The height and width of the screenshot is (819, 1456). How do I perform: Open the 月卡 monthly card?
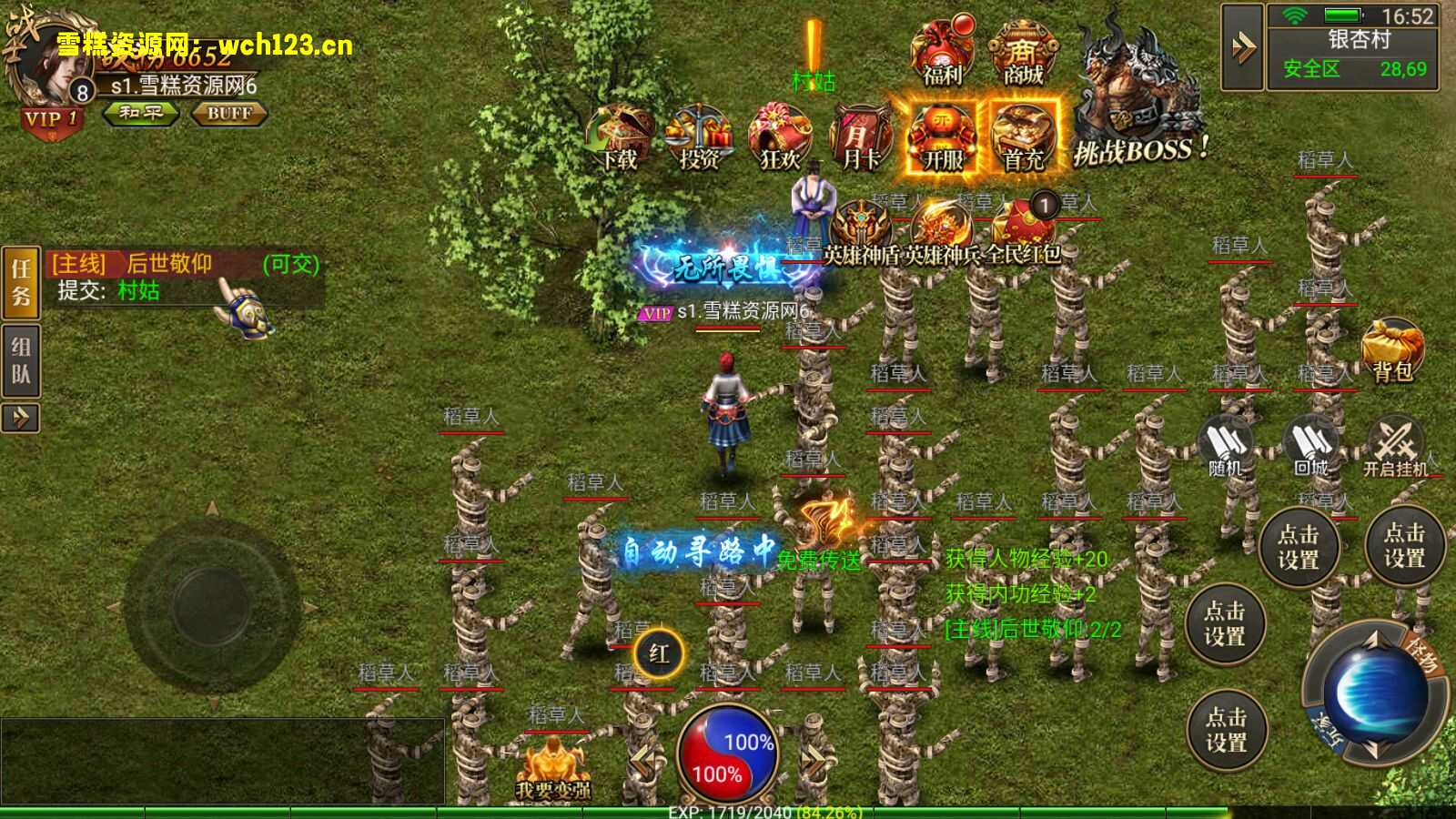coord(860,138)
